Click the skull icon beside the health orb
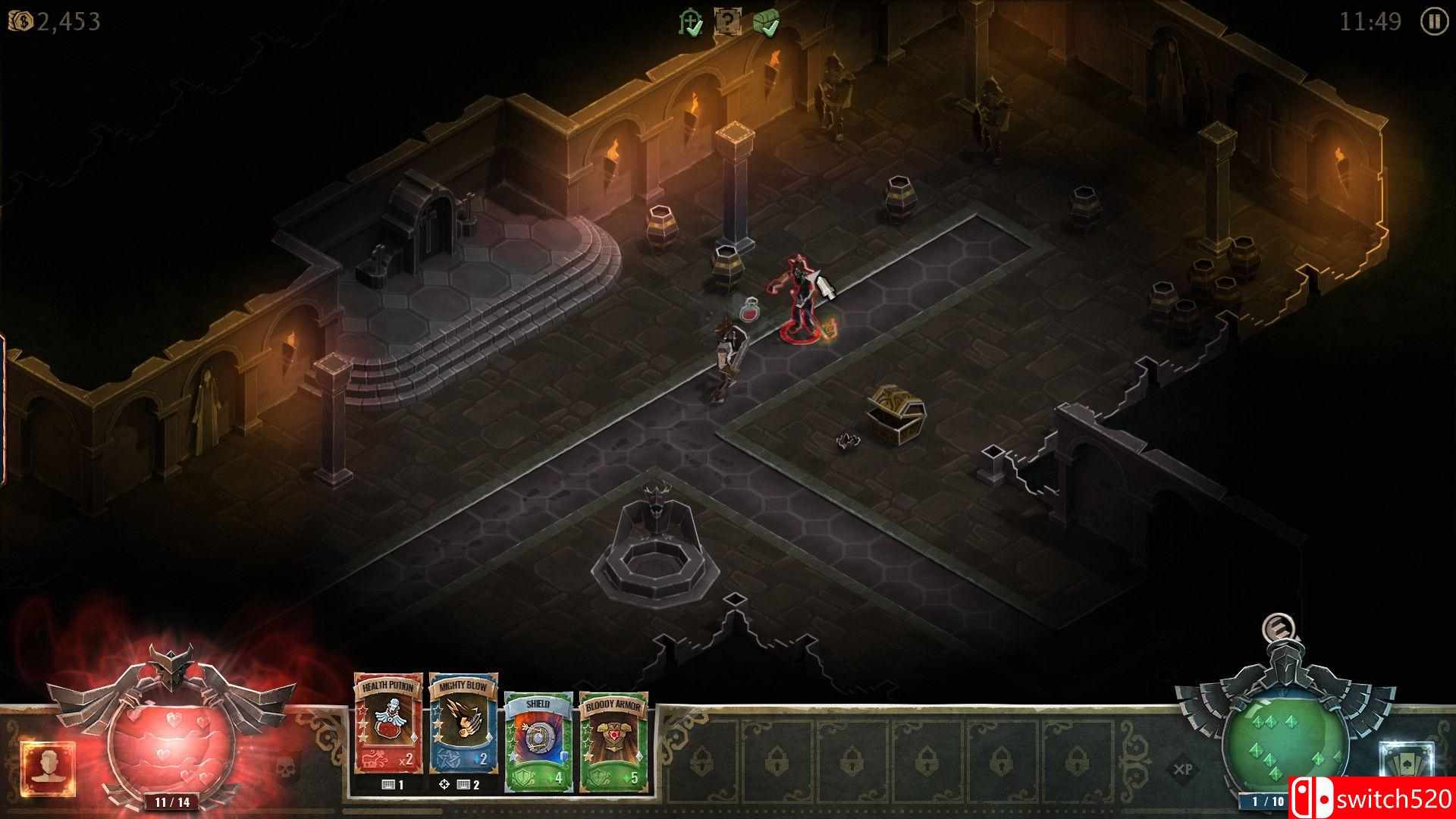Viewport: 1456px width, 819px height. 284,767
